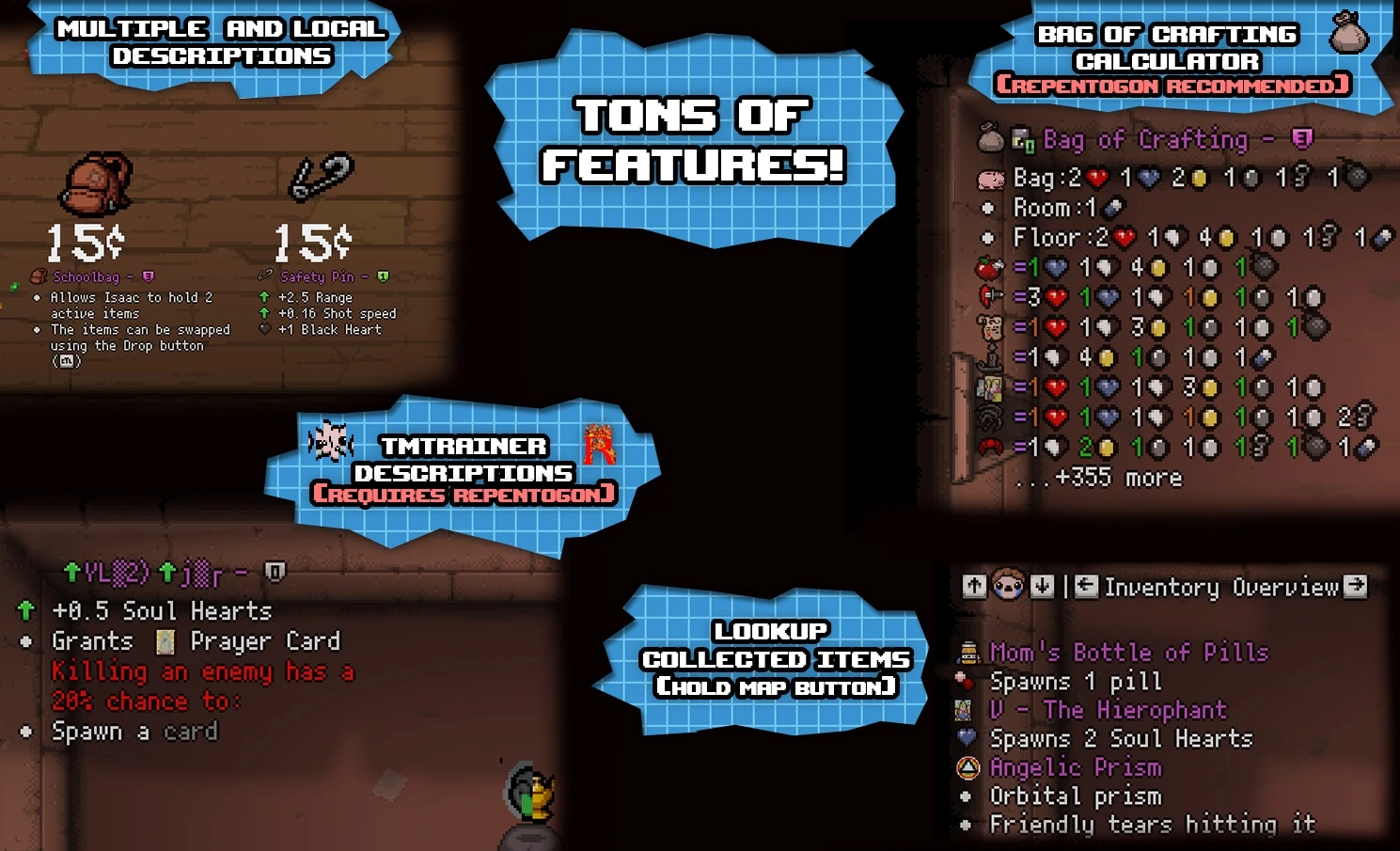Click the Mom's Bottle of Pills icon
This screenshot has height=851, width=1400.
tap(969, 652)
